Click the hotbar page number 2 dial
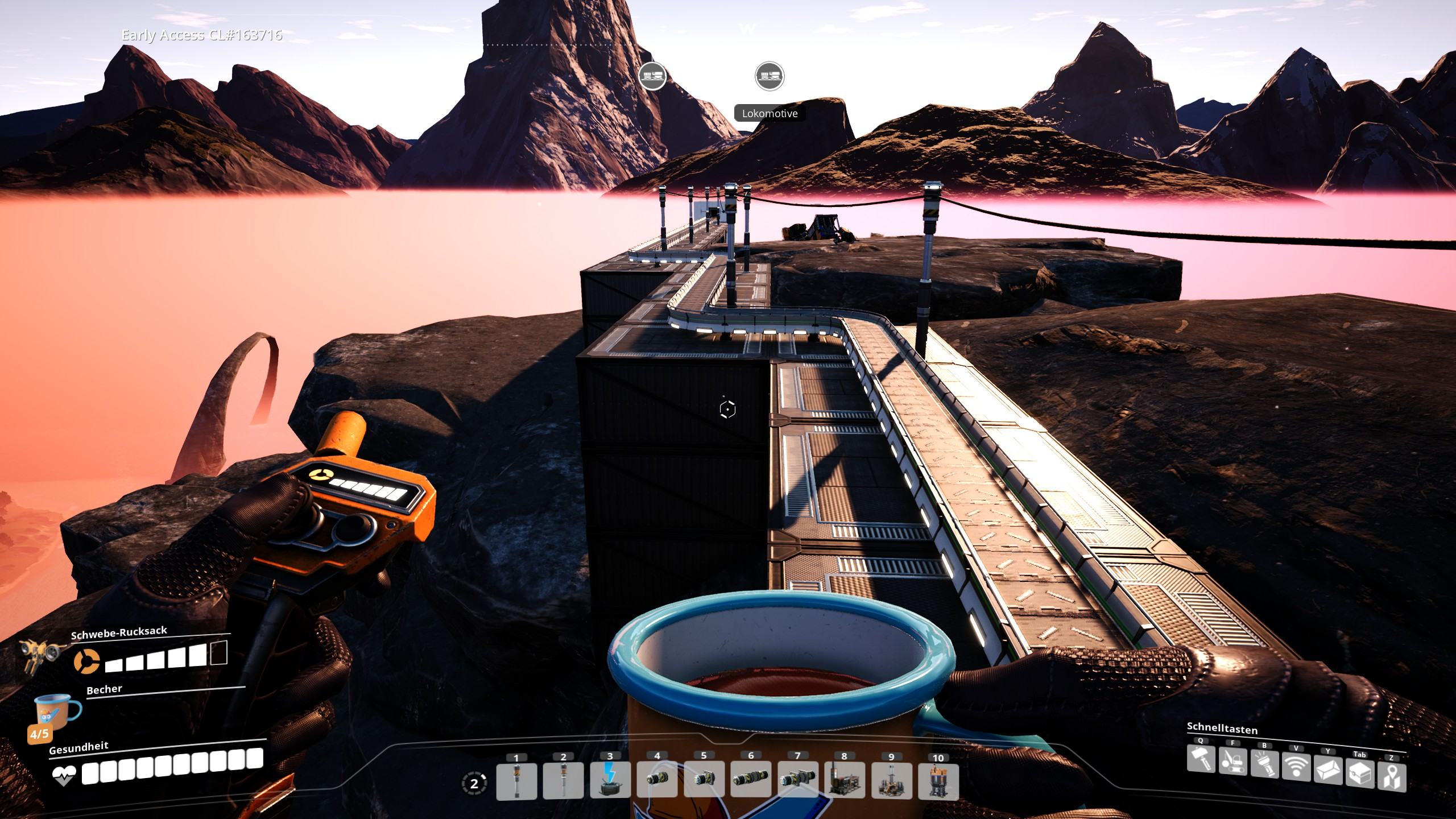Screen dimensions: 1456x819 (474, 784)
